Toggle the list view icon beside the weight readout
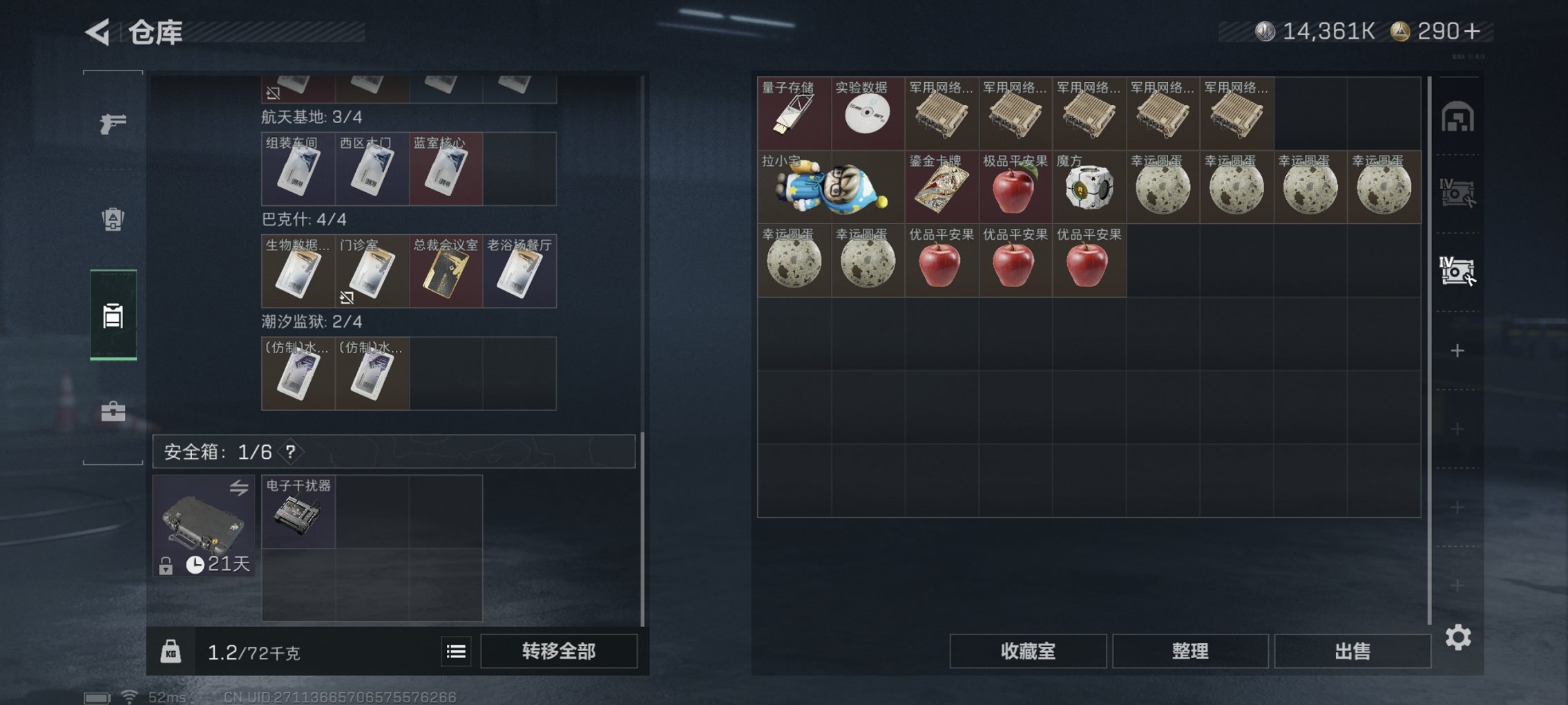The height and width of the screenshot is (705, 1568). (x=455, y=650)
